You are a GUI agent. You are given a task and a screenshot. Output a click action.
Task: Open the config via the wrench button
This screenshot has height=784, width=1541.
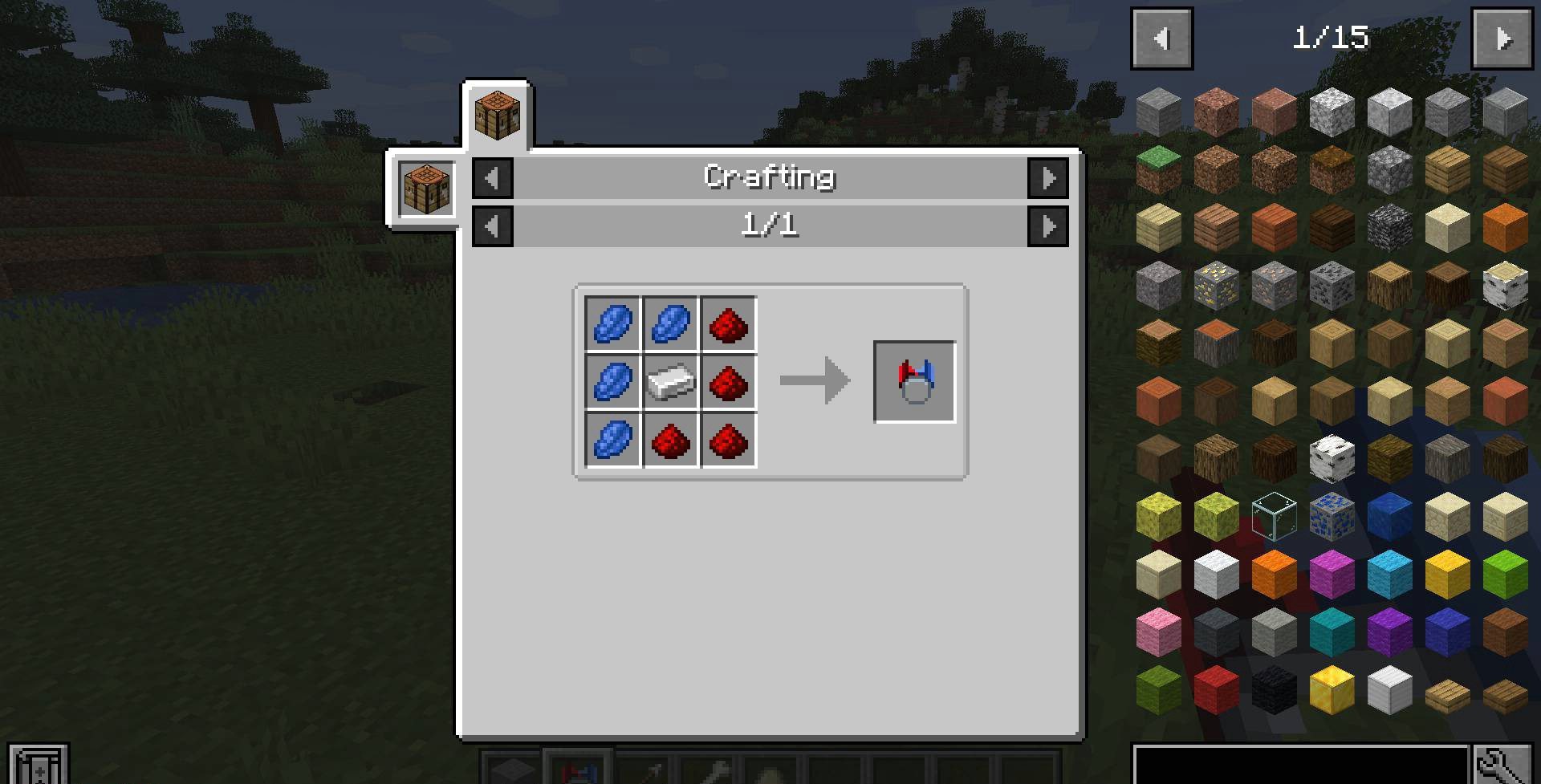1502,765
